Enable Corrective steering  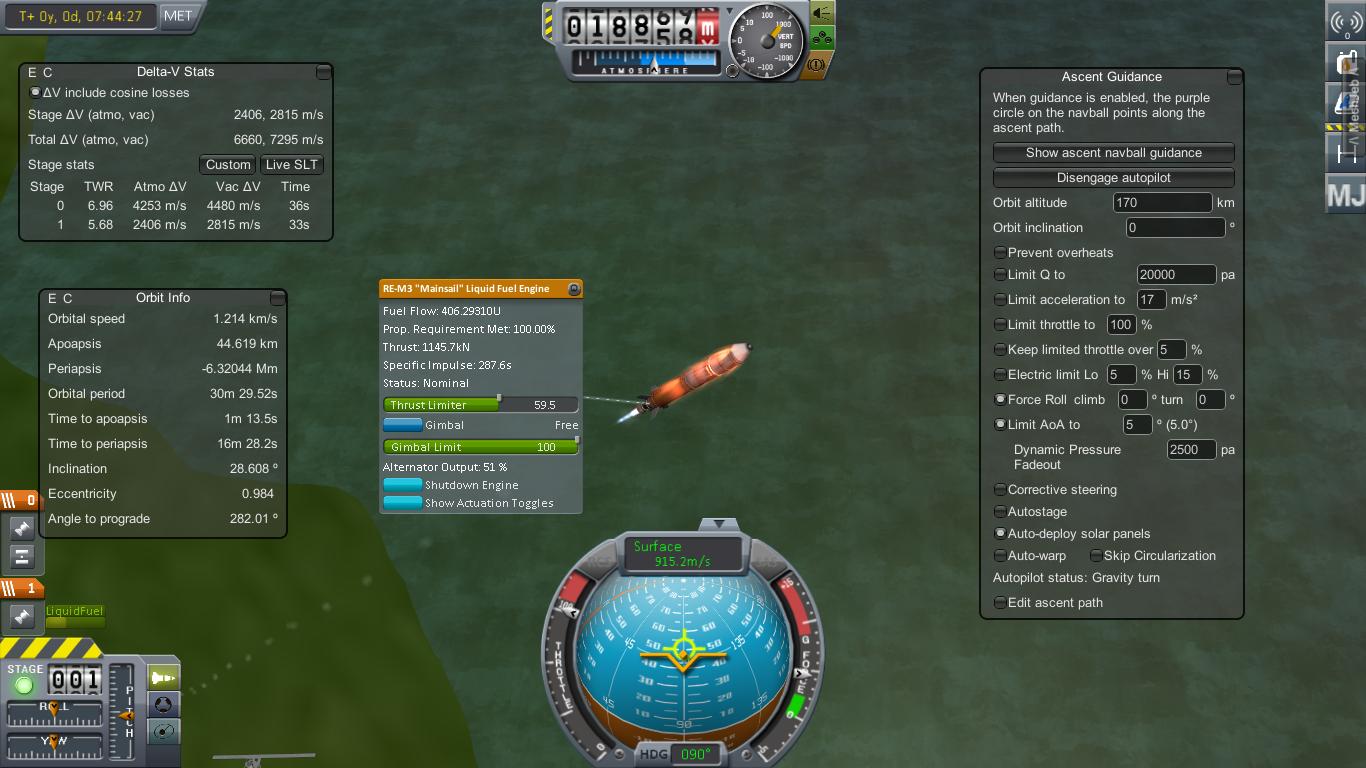(x=1000, y=490)
